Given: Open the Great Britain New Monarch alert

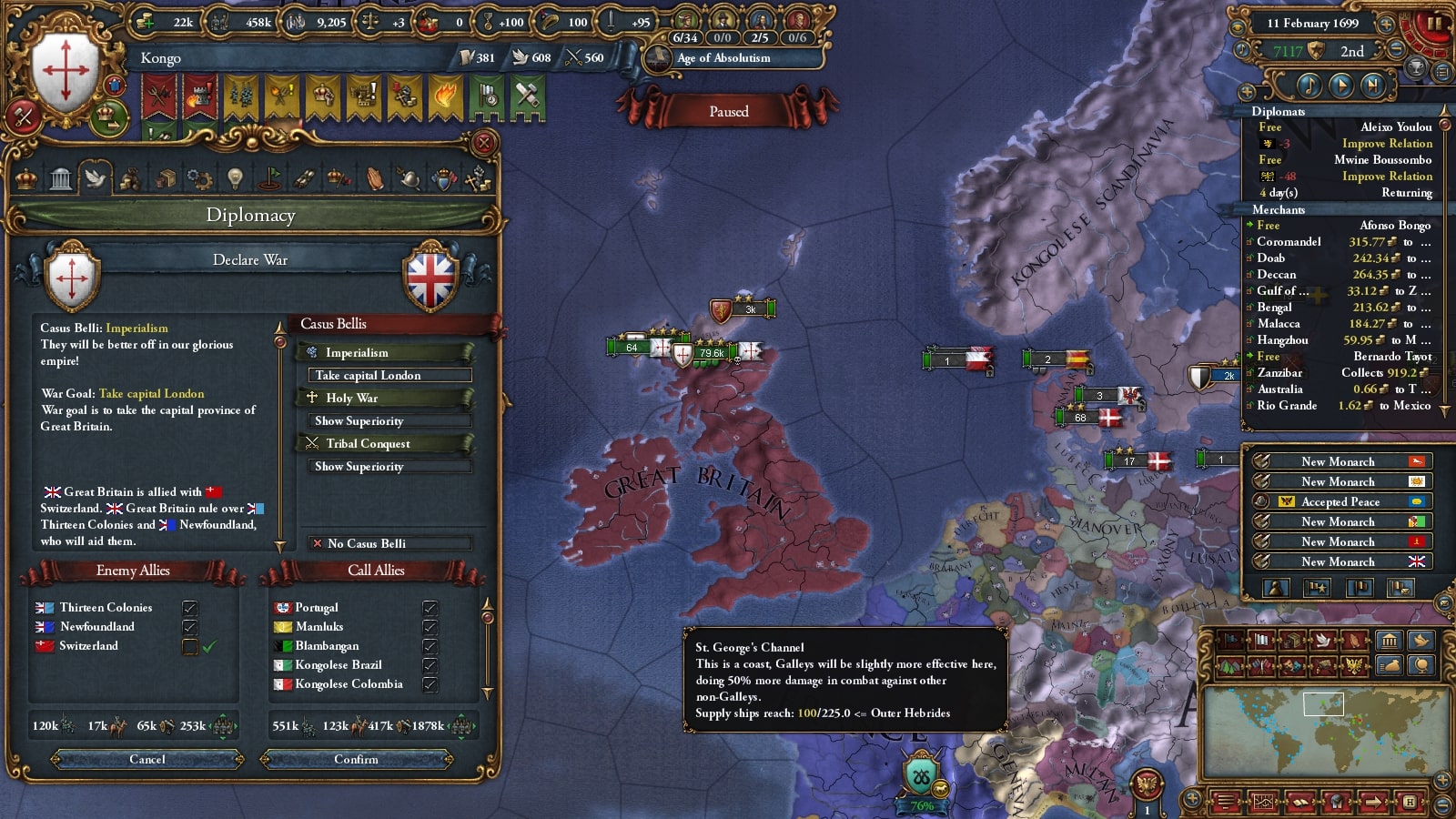Looking at the screenshot, I should coord(1340,561).
